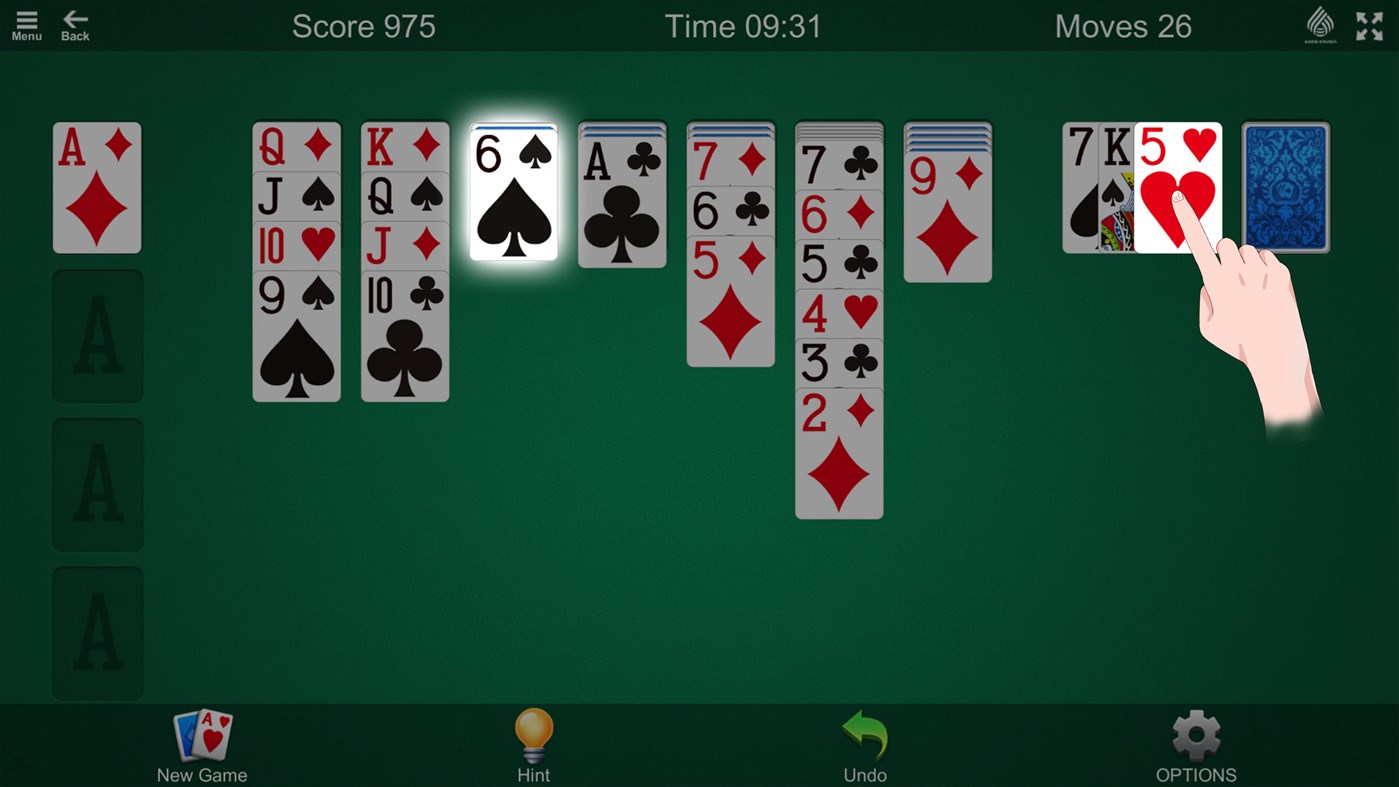Click the Moves 26 counter
The height and width of the screenshot is (787, 1399).
[1123, 26]
